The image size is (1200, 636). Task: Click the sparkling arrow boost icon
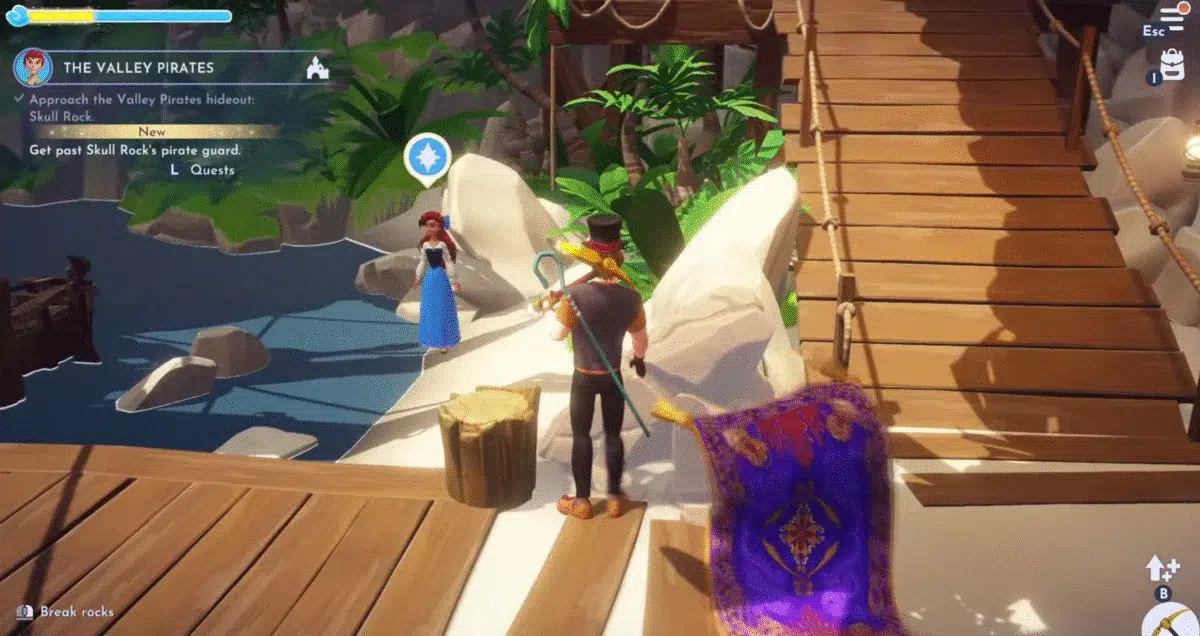click(x=1163, y=569)
